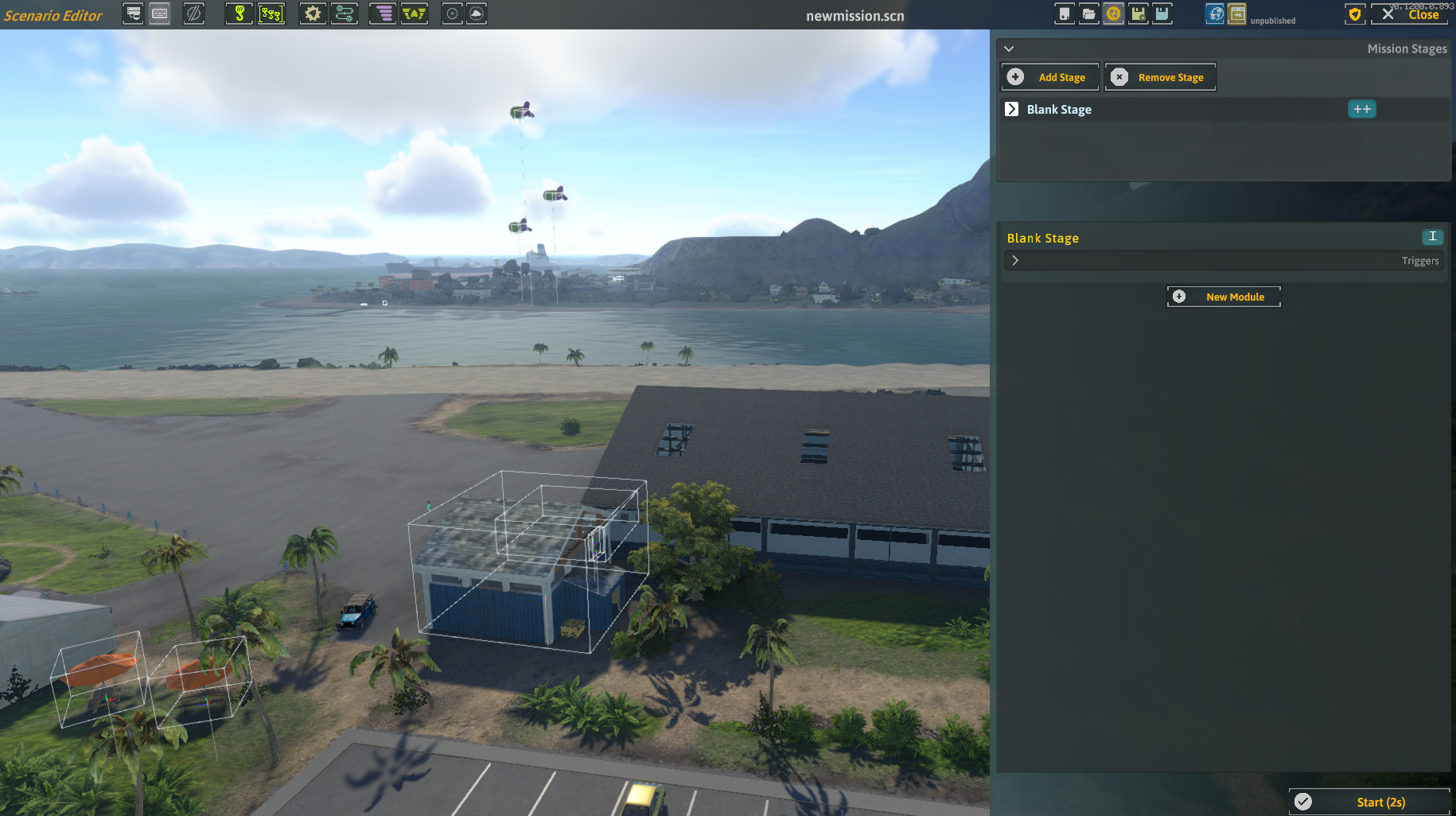Toggle the keyboard input mode icon
Image resolution: width=1456 pixels, height=816 pixels.
click(x=159, y=14)
